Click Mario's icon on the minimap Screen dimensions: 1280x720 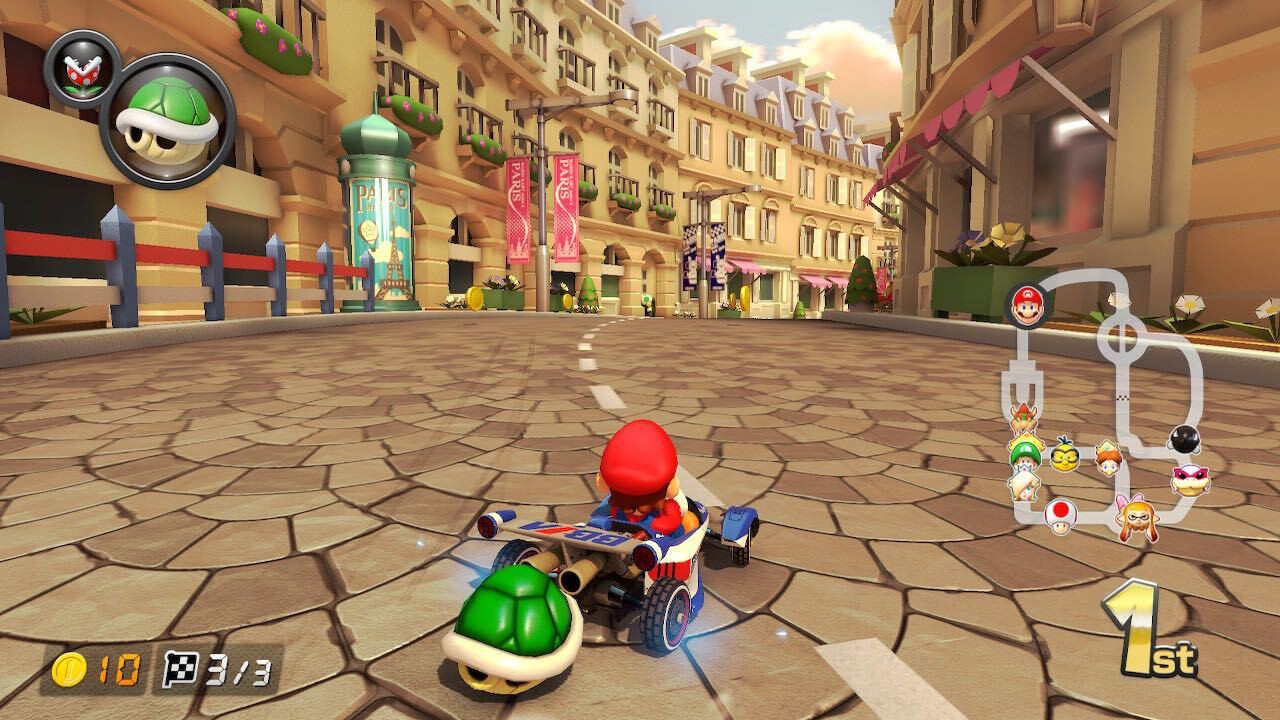coord(1028,305)
